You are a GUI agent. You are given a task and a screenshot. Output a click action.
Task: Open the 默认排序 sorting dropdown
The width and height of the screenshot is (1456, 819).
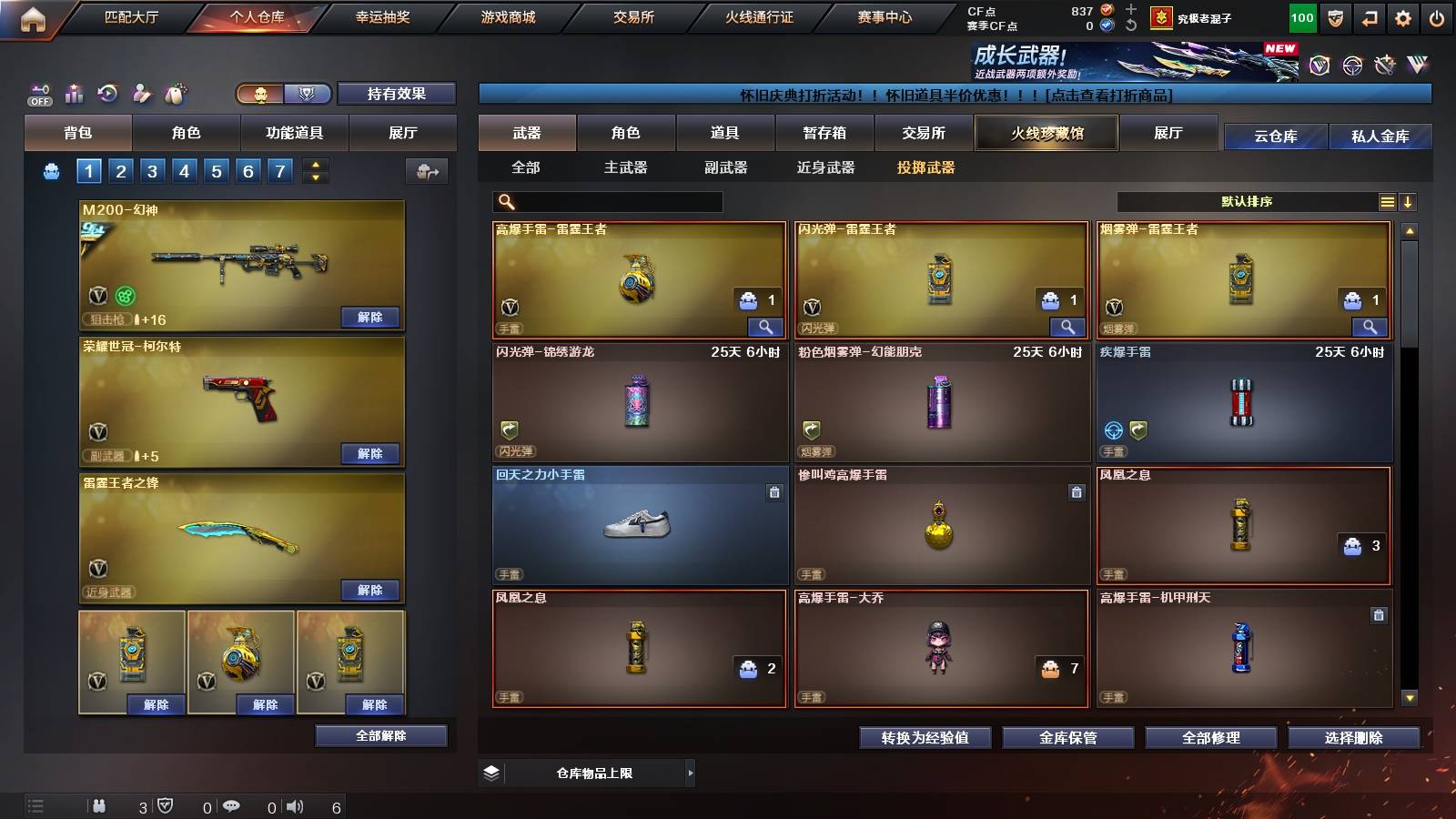pos(1247,201)
